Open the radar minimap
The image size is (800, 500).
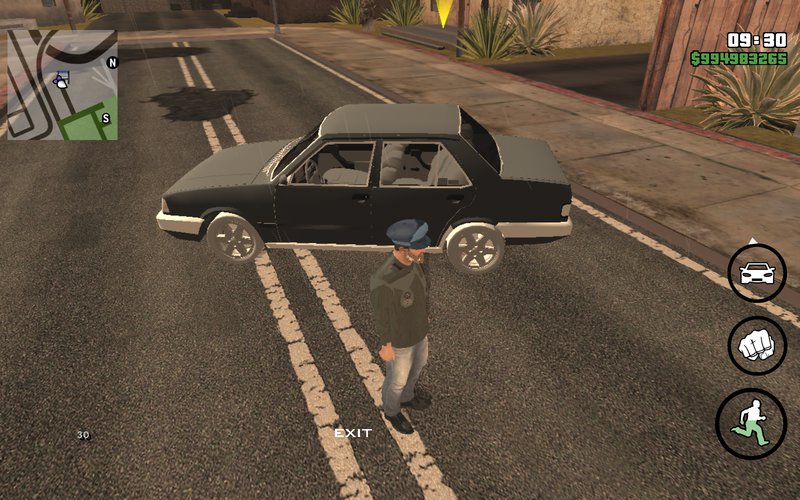62,84
